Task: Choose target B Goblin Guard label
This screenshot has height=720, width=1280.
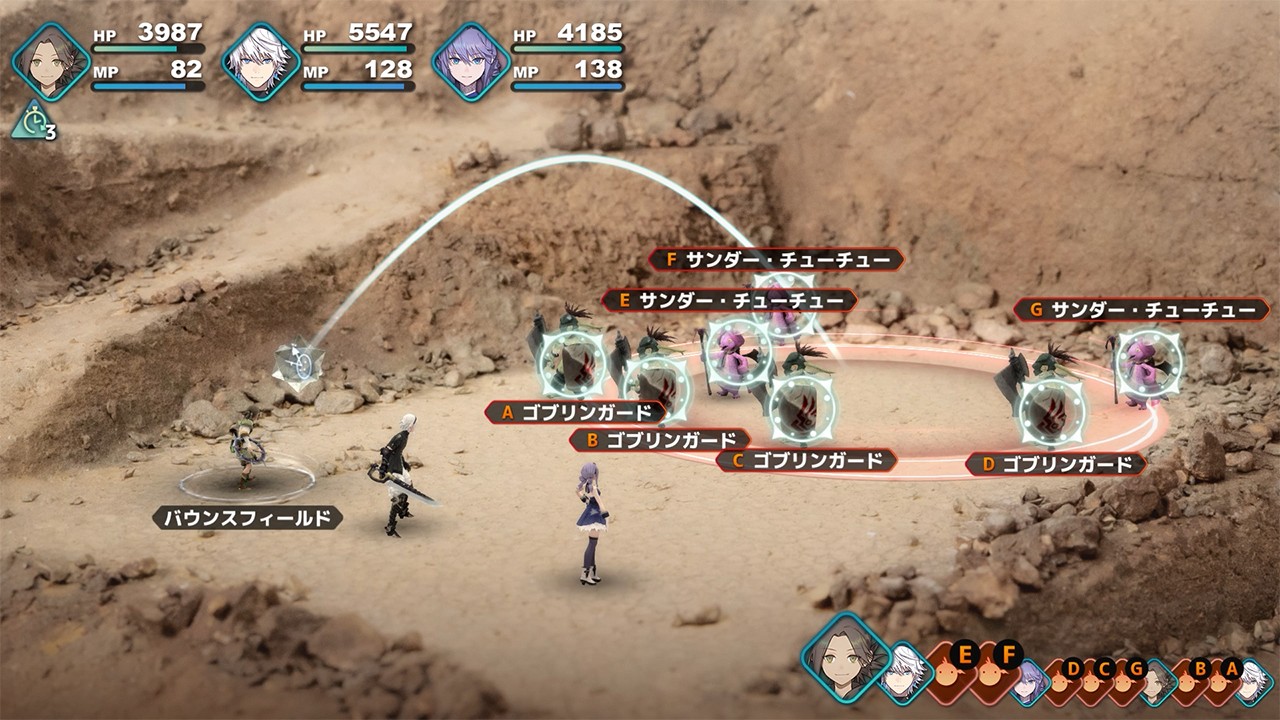Action: click(660, 440)
